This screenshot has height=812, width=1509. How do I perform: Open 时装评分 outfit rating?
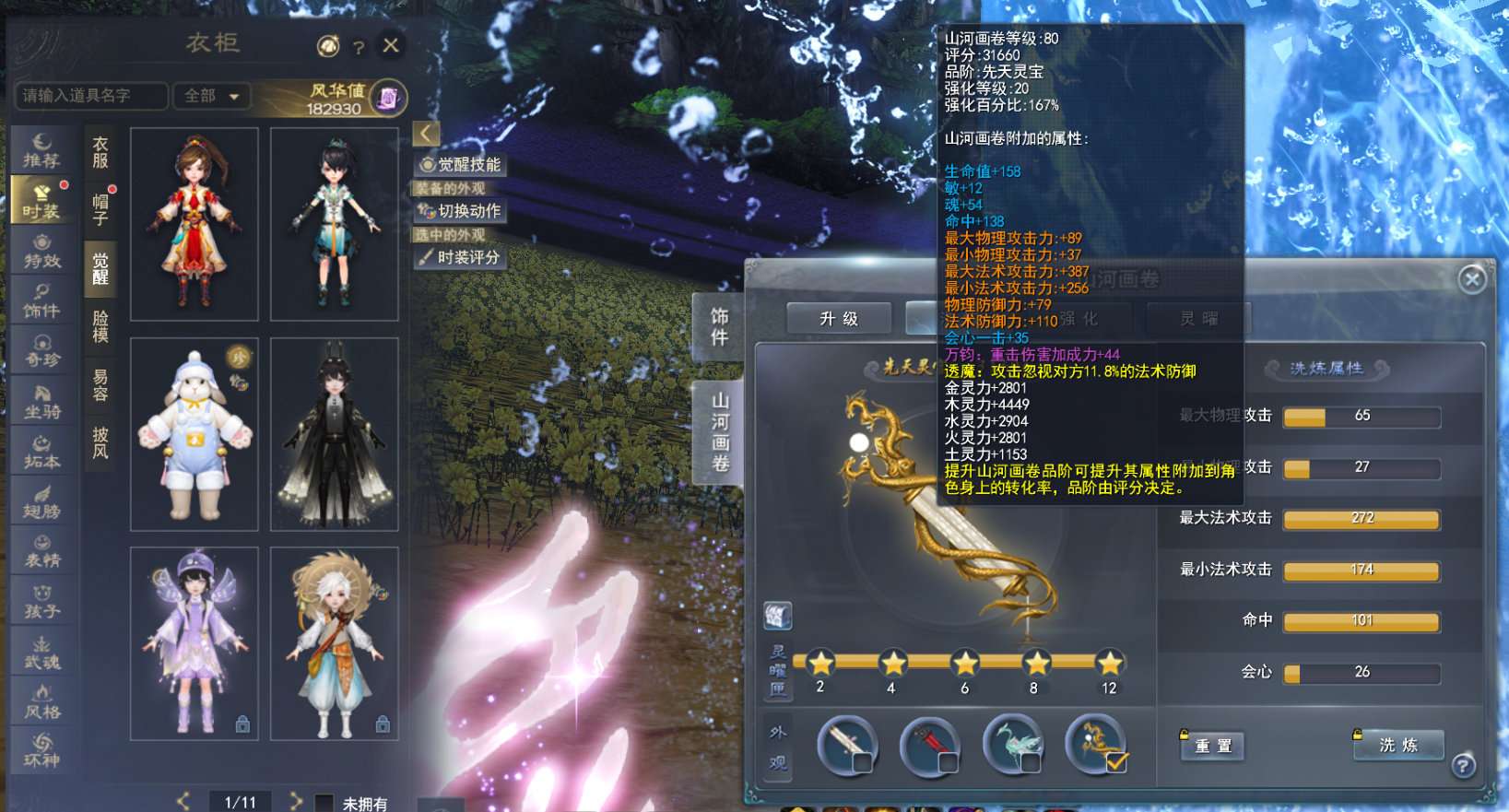(460, 258)
